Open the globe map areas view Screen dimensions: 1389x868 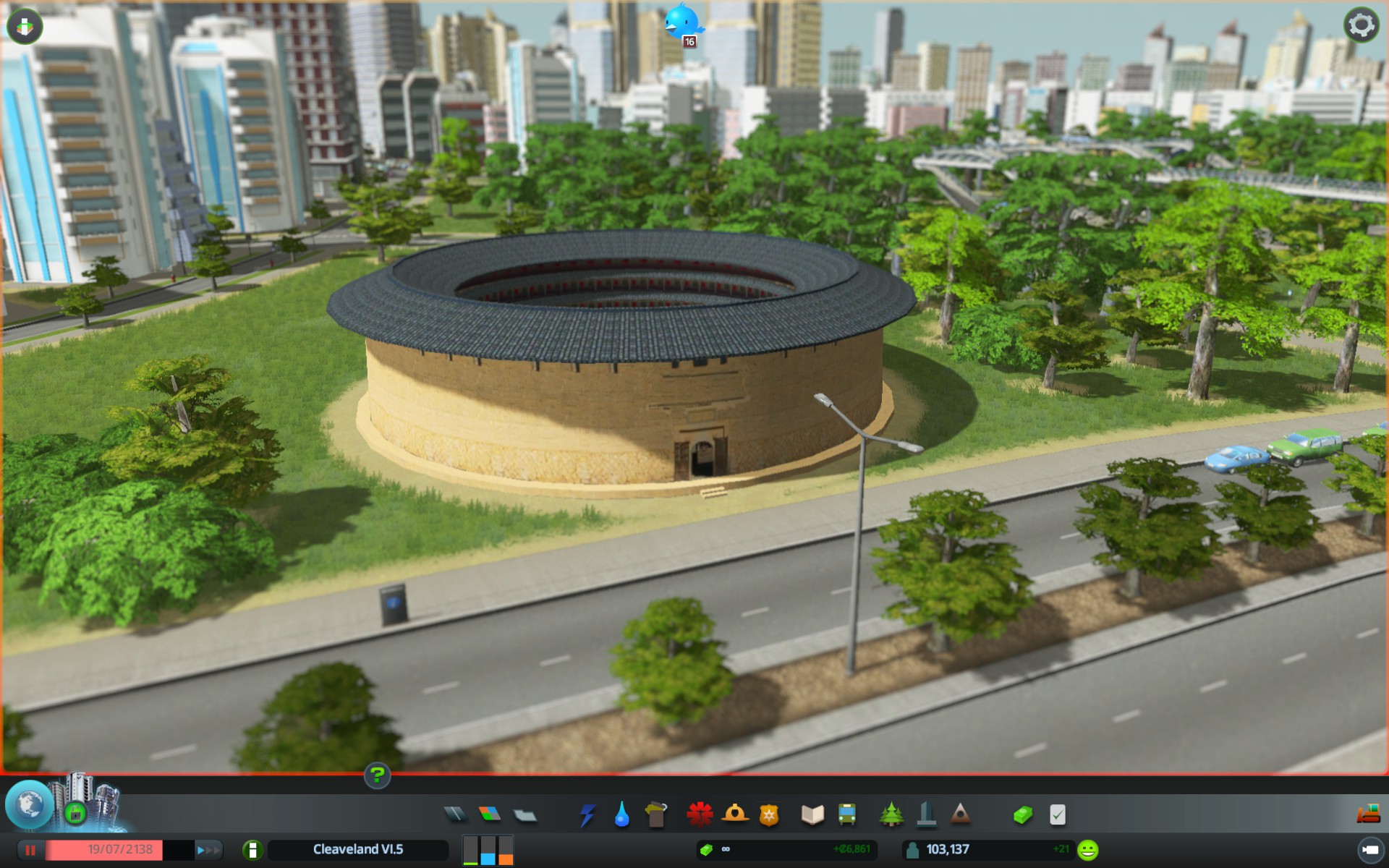[29, 805]
